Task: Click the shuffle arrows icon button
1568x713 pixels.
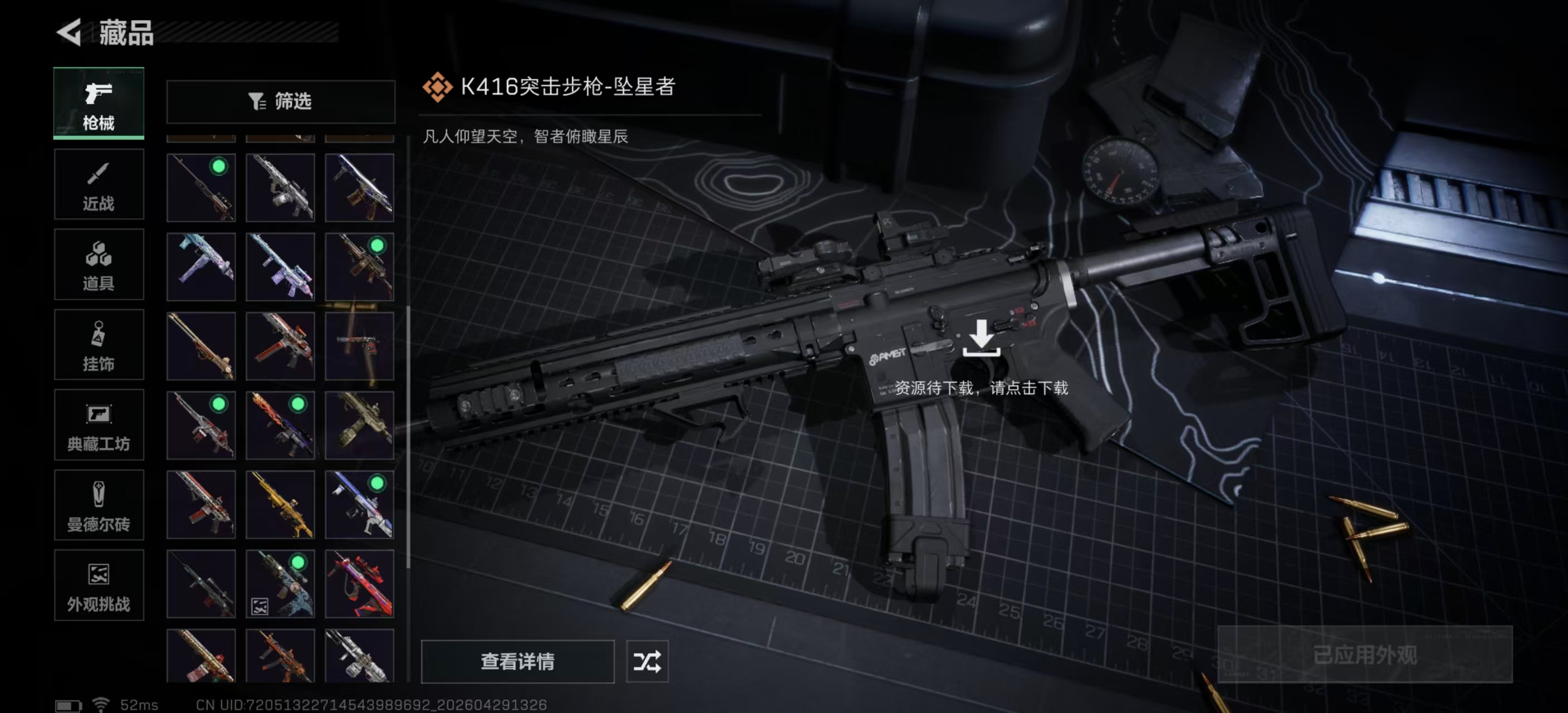Action: (x=647, y=661)
